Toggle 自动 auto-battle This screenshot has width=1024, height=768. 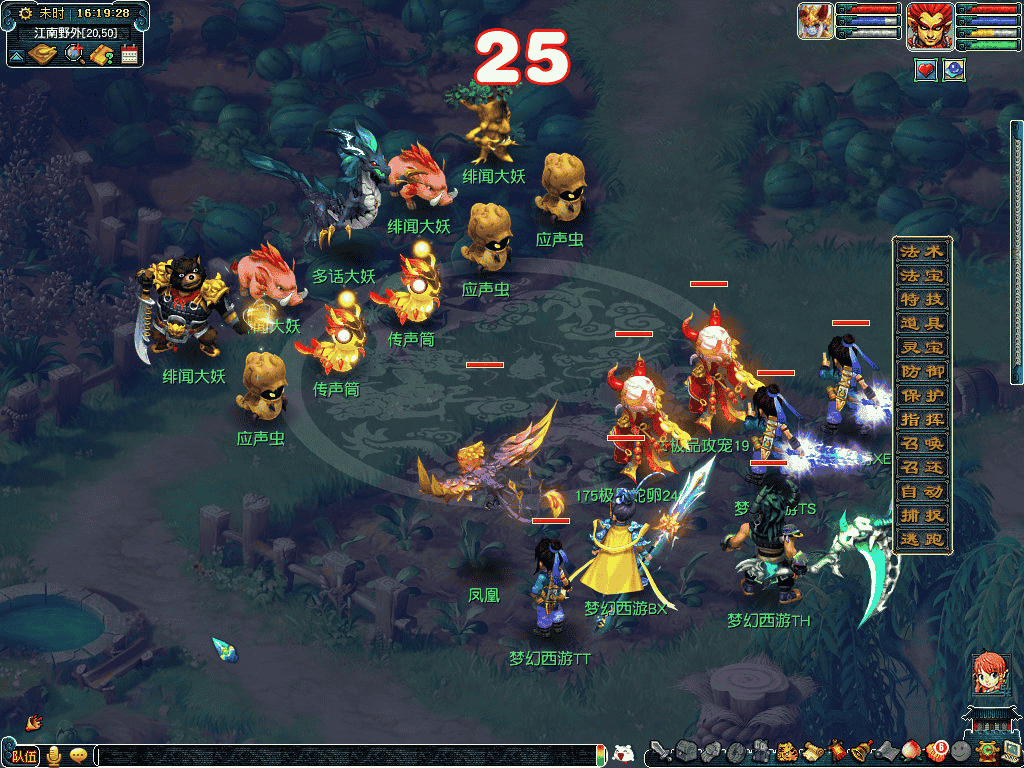(x=921, y=491)
